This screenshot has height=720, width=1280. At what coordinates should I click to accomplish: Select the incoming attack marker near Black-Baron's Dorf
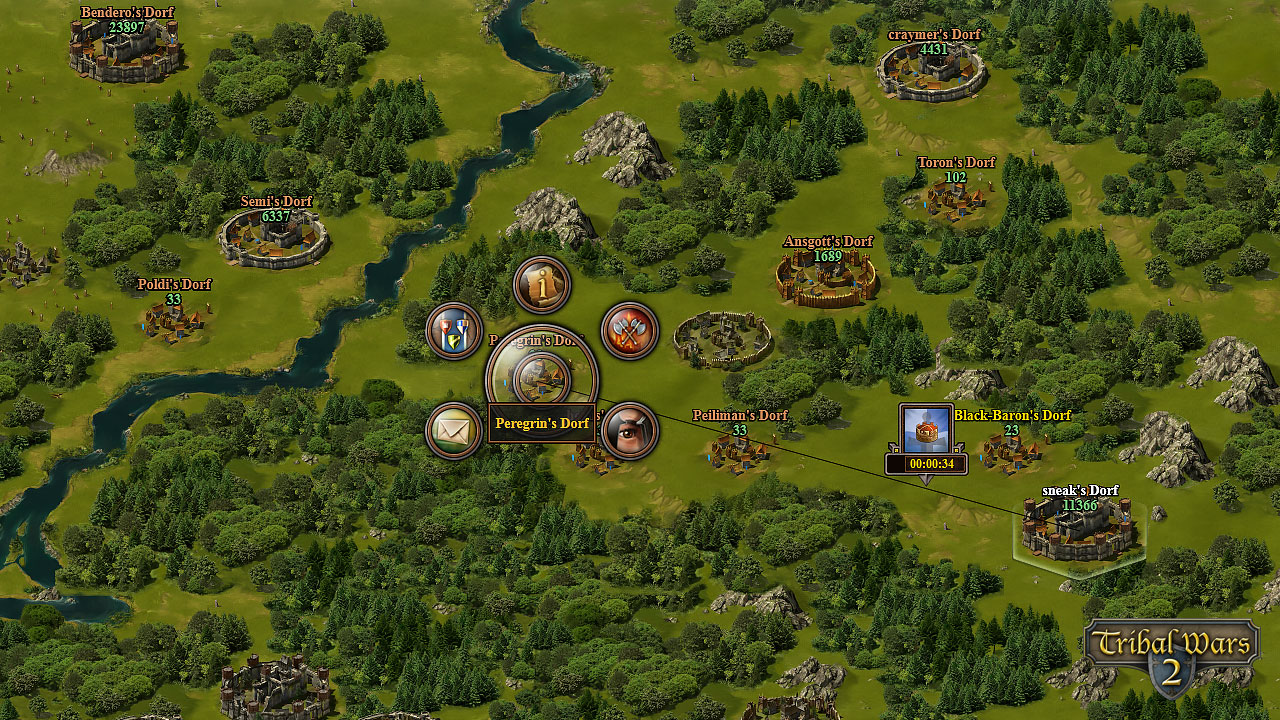point(925,430)
